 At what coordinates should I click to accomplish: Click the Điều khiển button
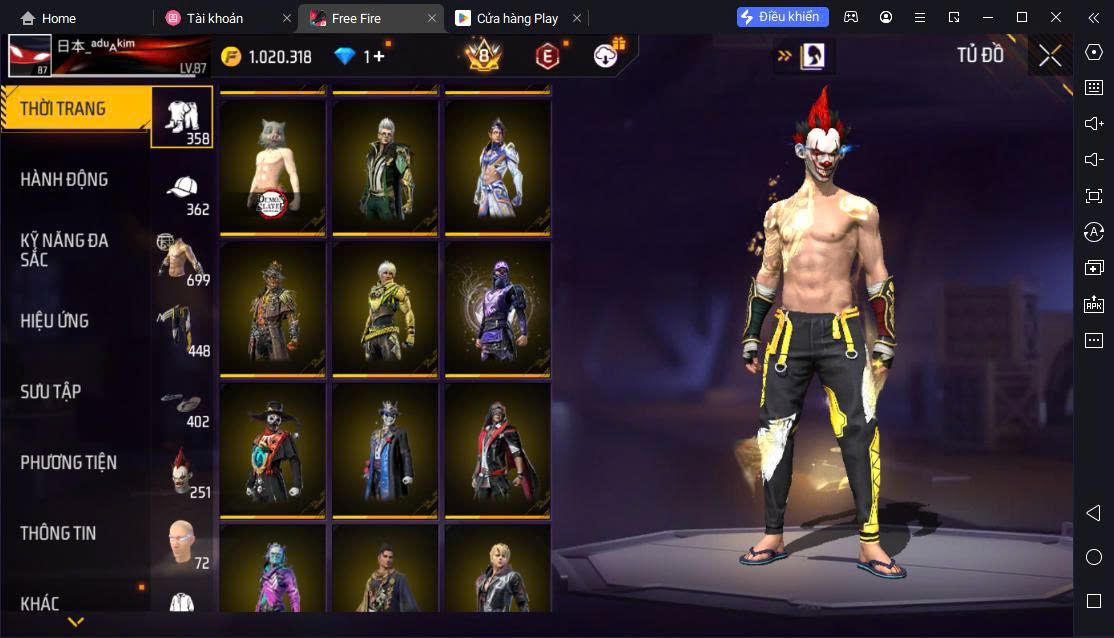pyautogui.click(x=783, y=17)
